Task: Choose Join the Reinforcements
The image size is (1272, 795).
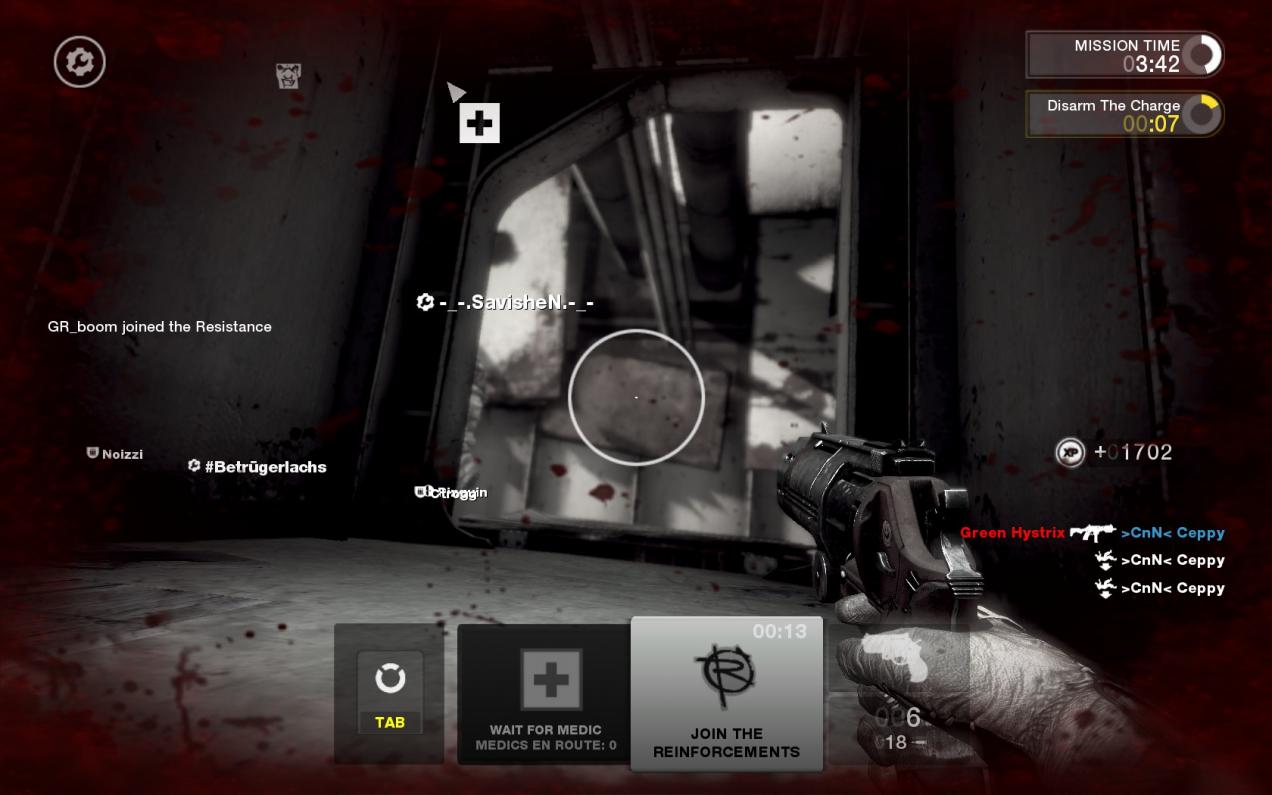Action: pos(727,693)
